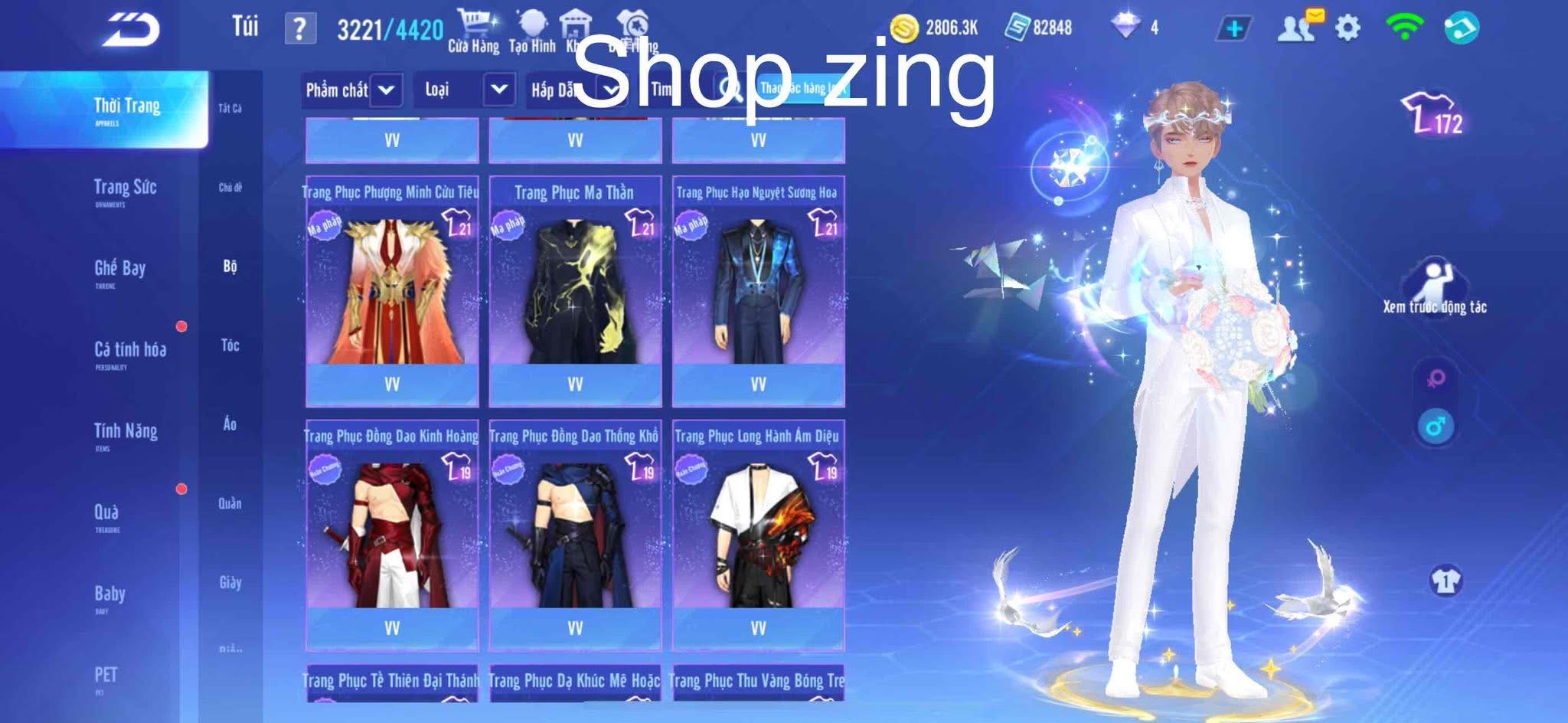Open the Phẩm chất dropdown
Viewport: 1568px width, 723px height.
click(351, 90)
